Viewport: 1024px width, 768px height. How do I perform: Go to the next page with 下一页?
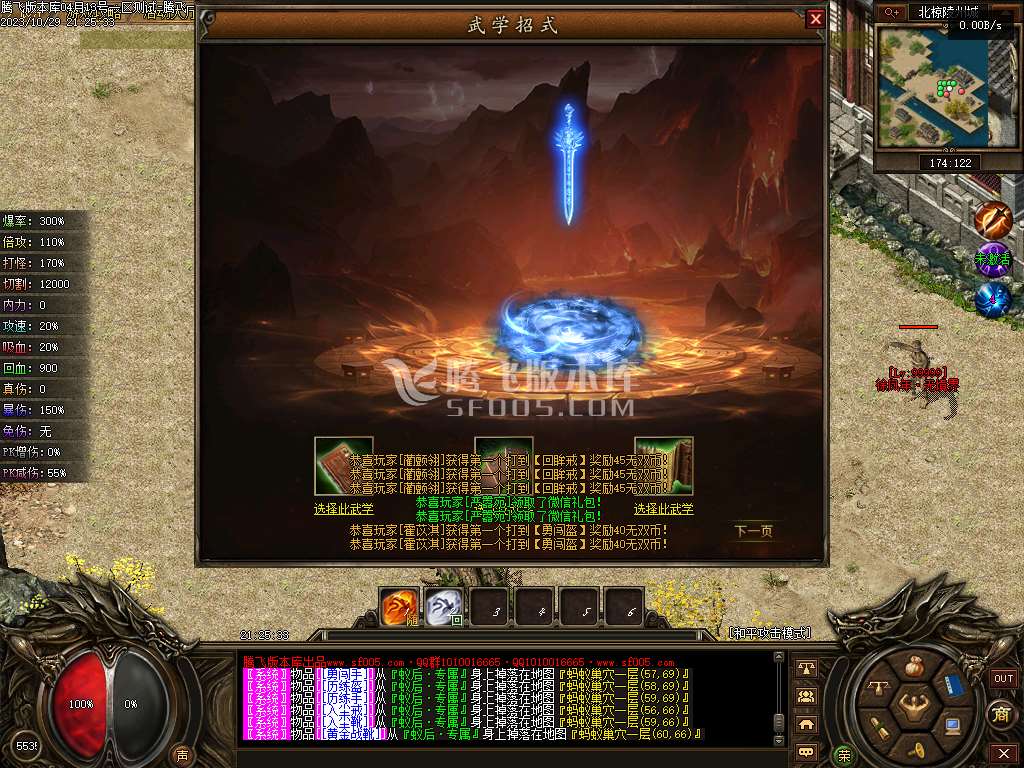pos(753,531)
